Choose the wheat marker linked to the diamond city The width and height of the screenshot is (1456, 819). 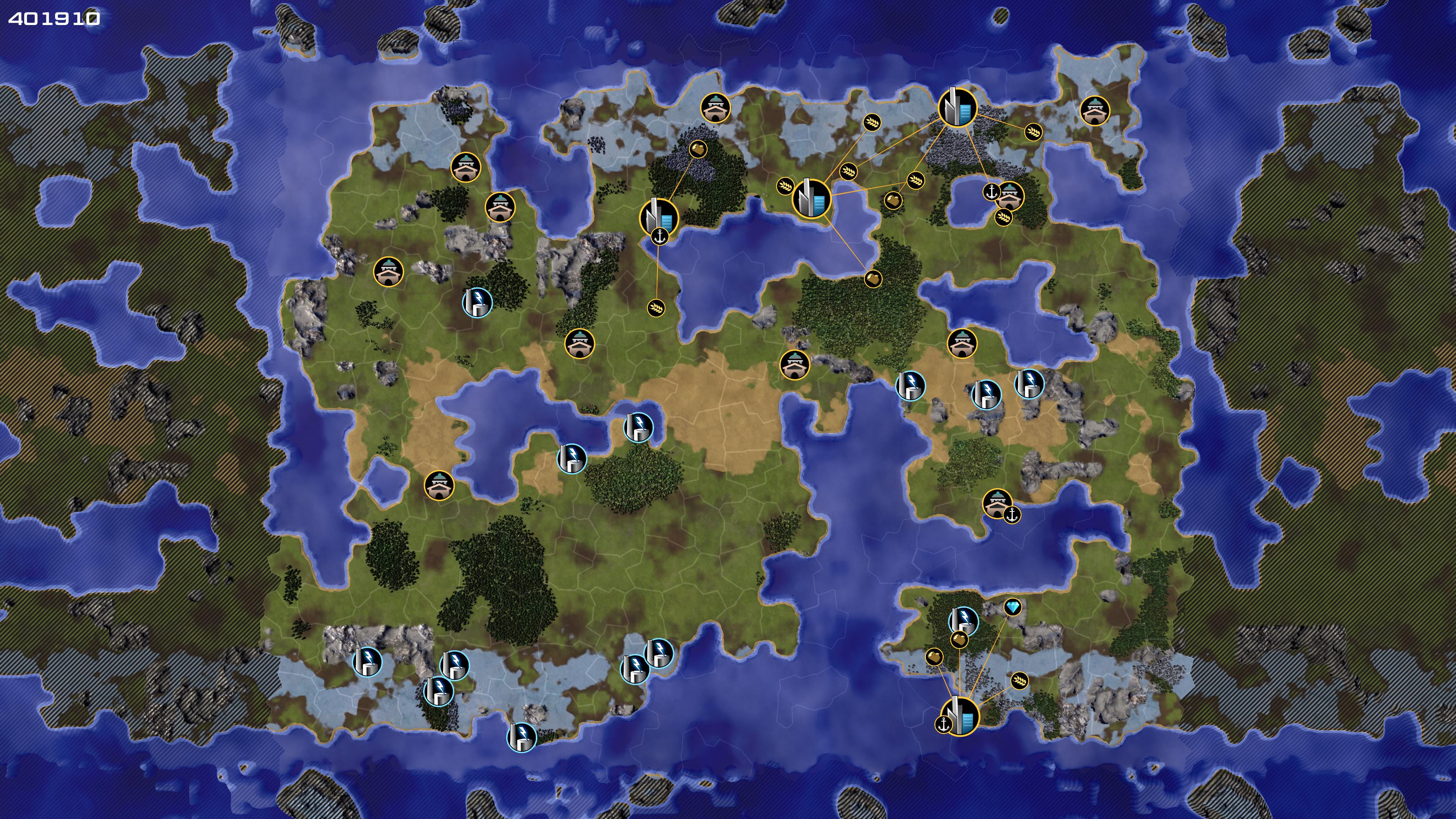click(x=1019, y=681)
